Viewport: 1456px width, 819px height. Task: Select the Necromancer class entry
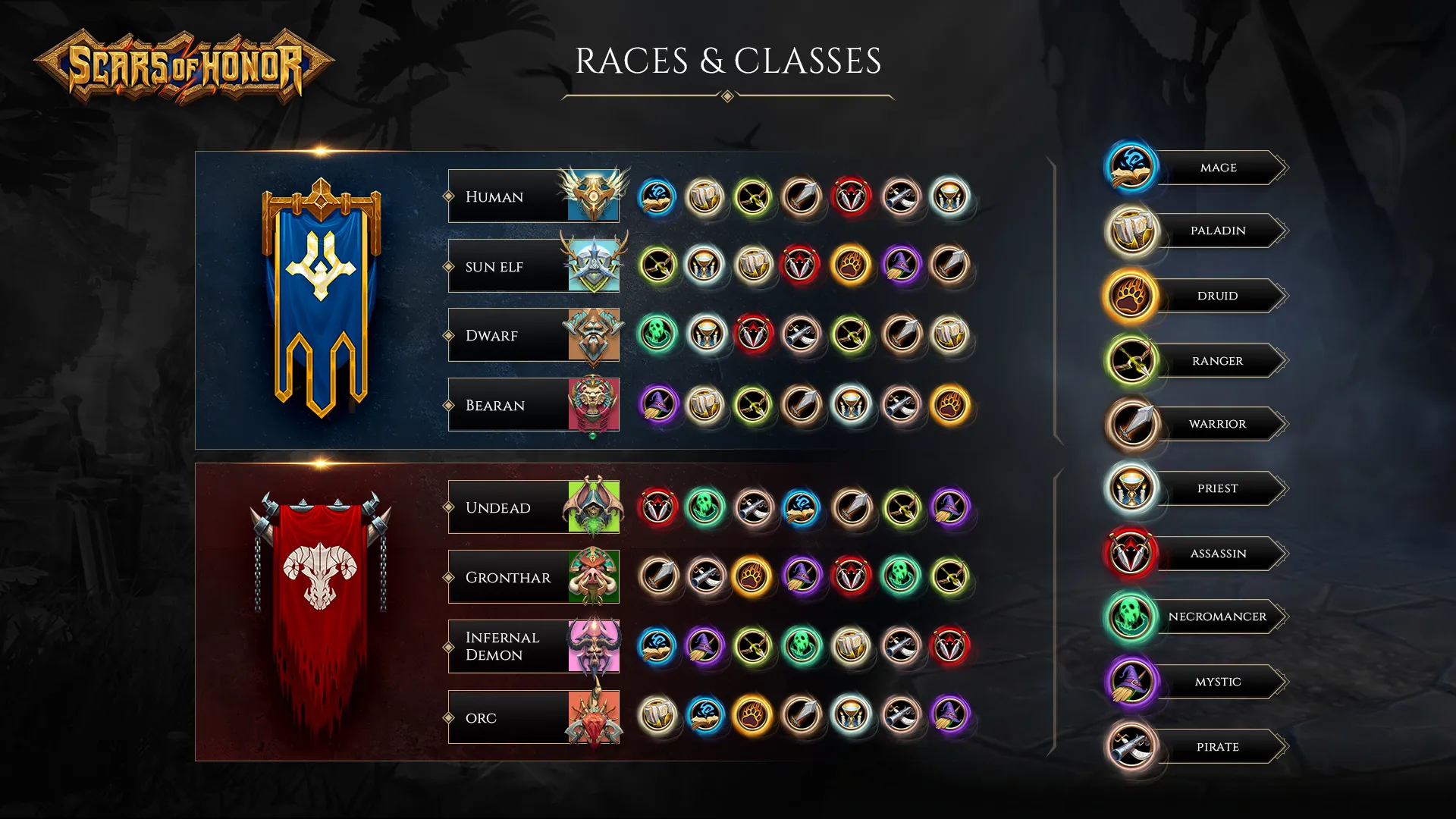click(1218, 617)
